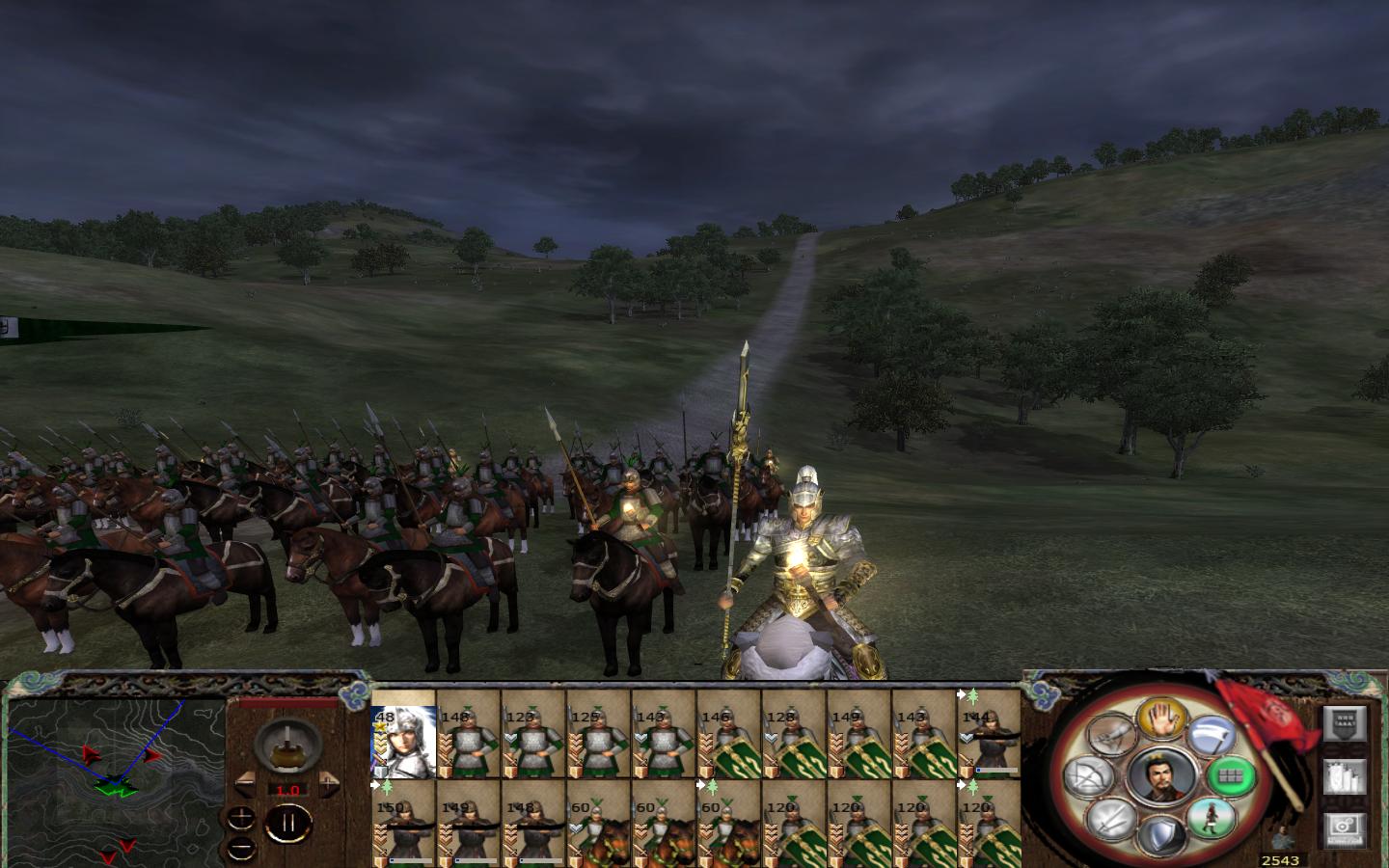Toggle guard mode with the shield icon
1389x868 pixels.
click(1162, 832)
